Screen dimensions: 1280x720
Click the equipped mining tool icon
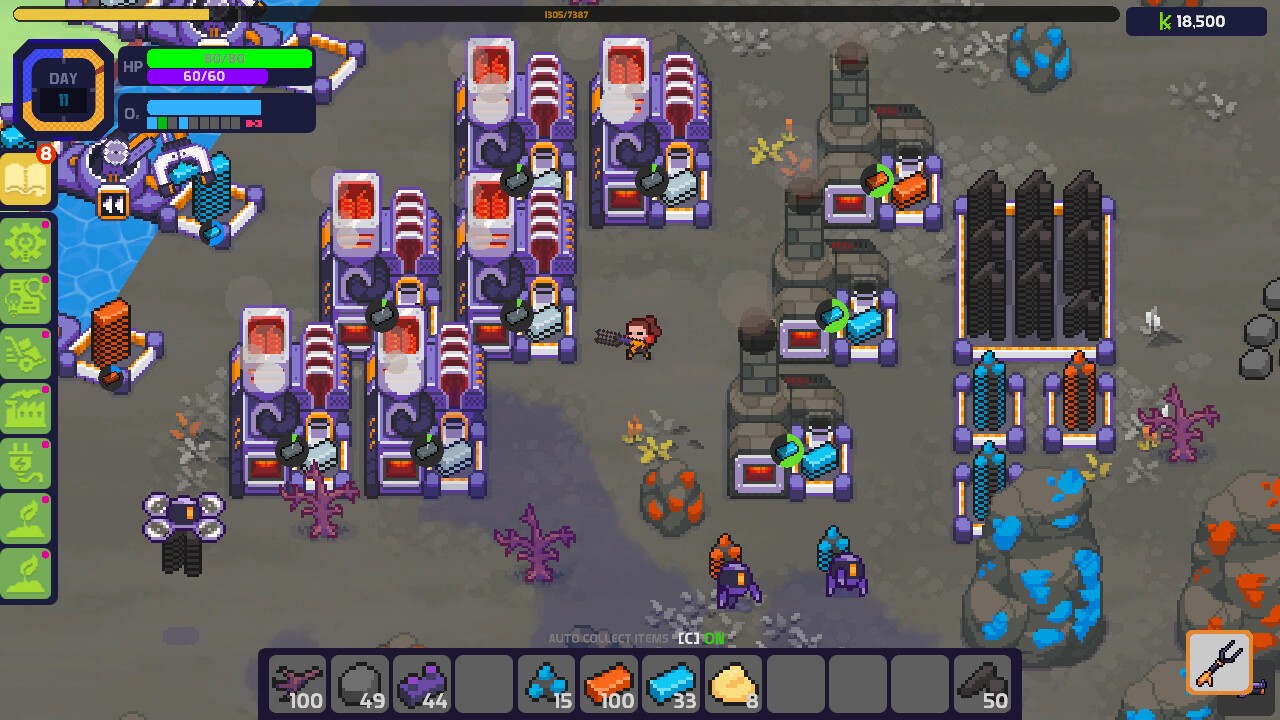(x=1219, y=661)
